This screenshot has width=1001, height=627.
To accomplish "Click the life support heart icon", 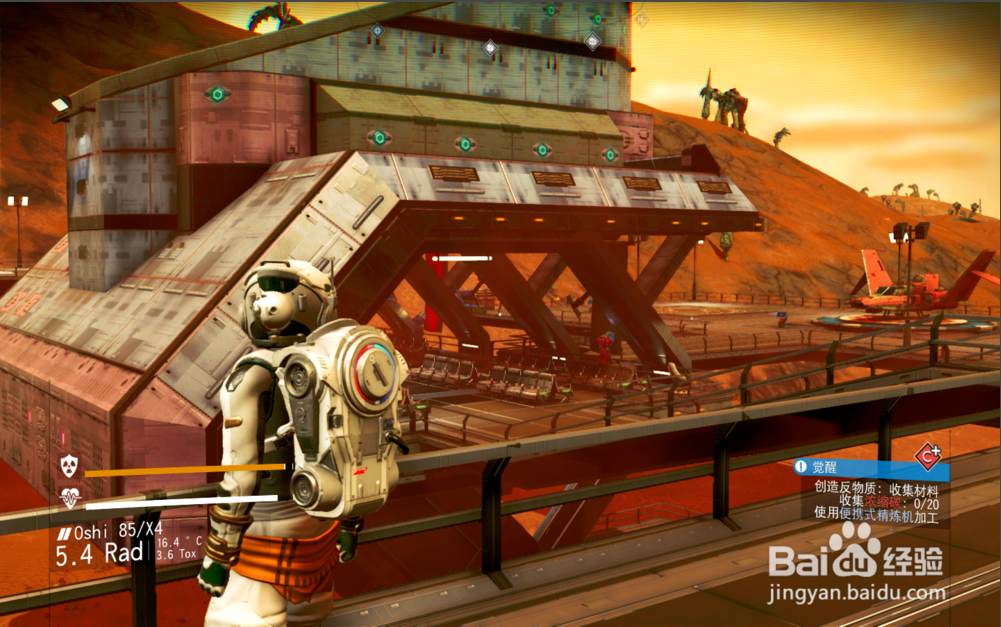I will tap(69, 496).
